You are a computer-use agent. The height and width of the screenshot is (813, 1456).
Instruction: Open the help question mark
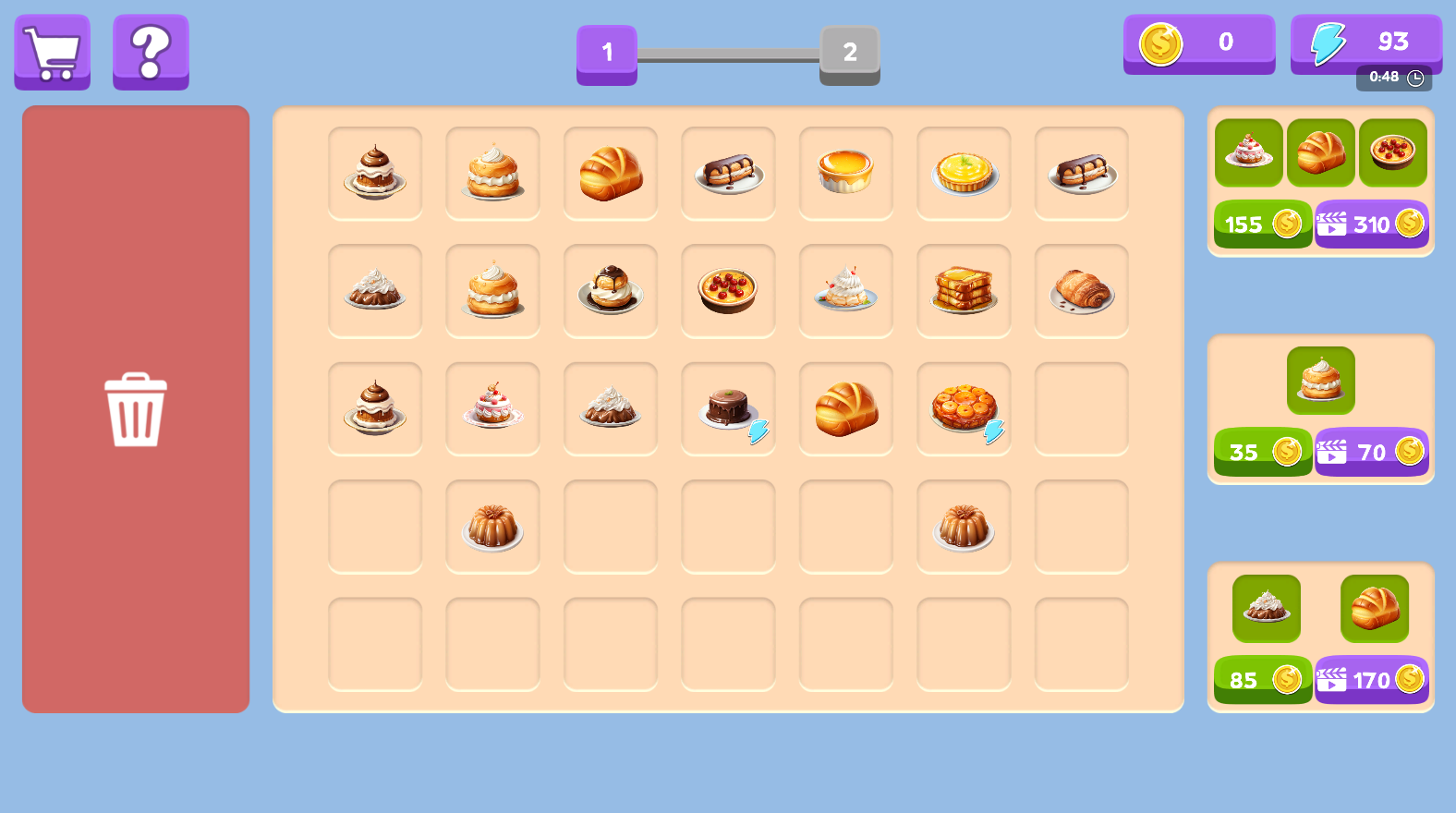(150, 52)
